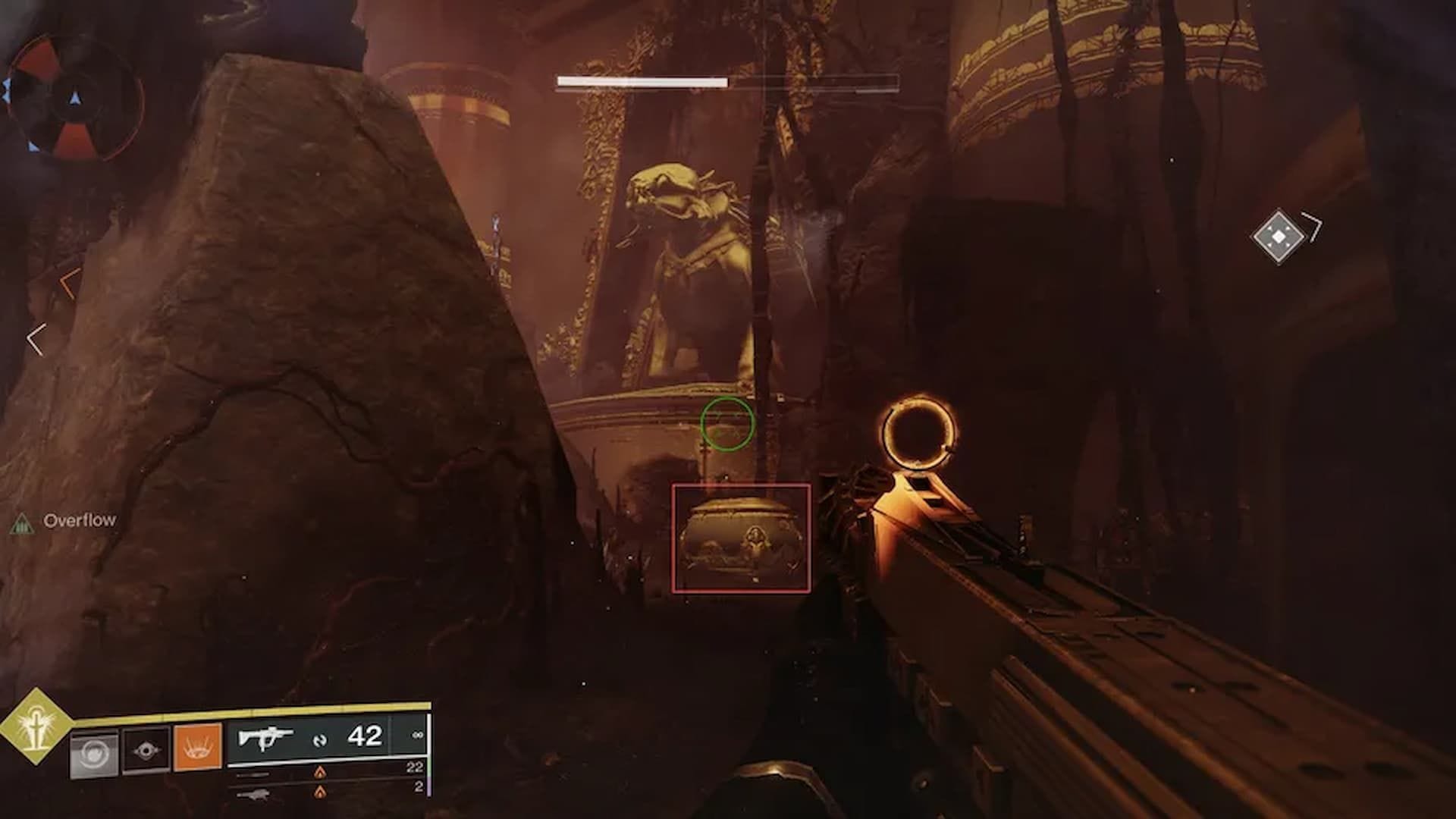Select the orange melee ability icon
This screenshot has width=1456, height=819.
tap(196, 748)
